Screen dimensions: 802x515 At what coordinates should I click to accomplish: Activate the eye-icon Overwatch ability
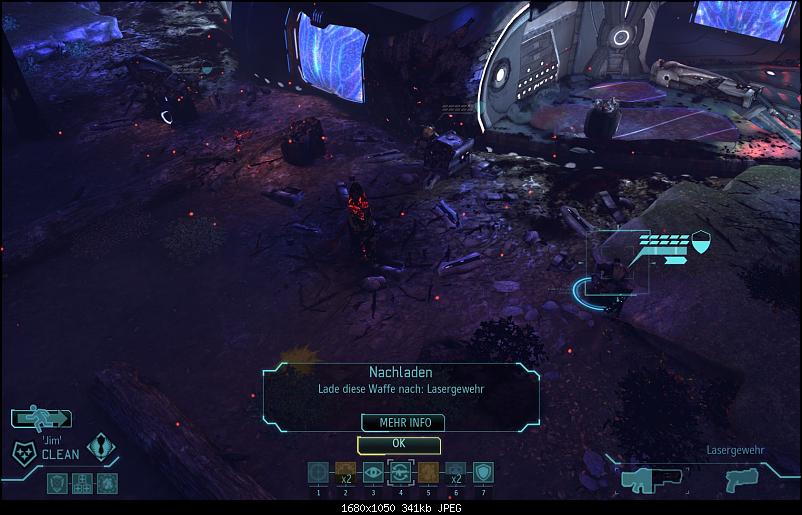coord(373,473)
